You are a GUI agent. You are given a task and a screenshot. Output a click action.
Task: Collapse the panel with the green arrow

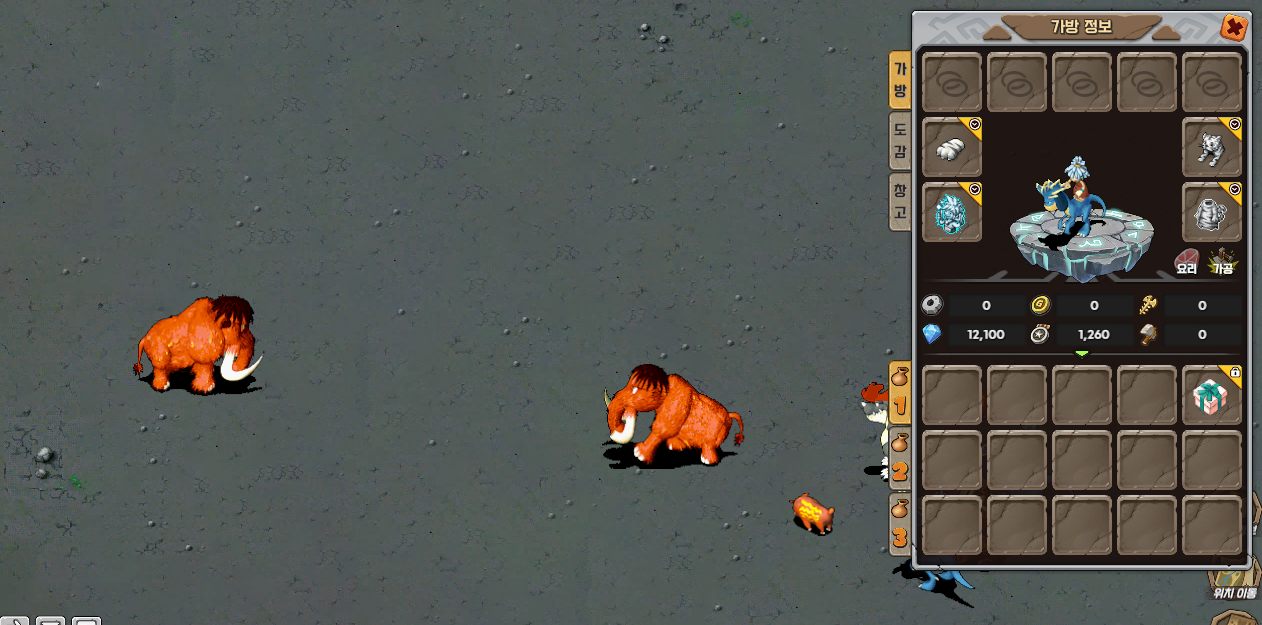(1081, 353)
